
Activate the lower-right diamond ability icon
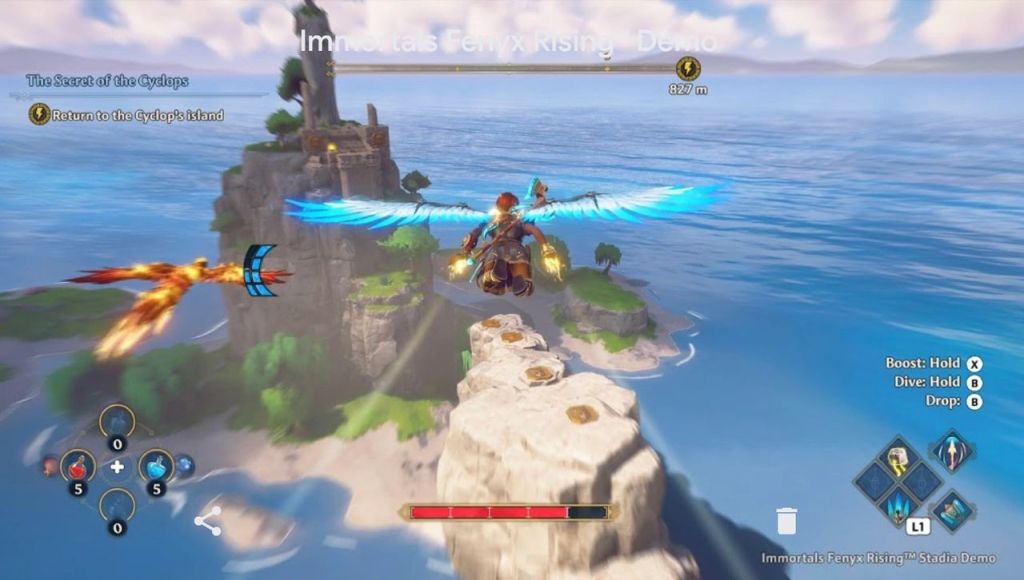[x=953, y=510]
